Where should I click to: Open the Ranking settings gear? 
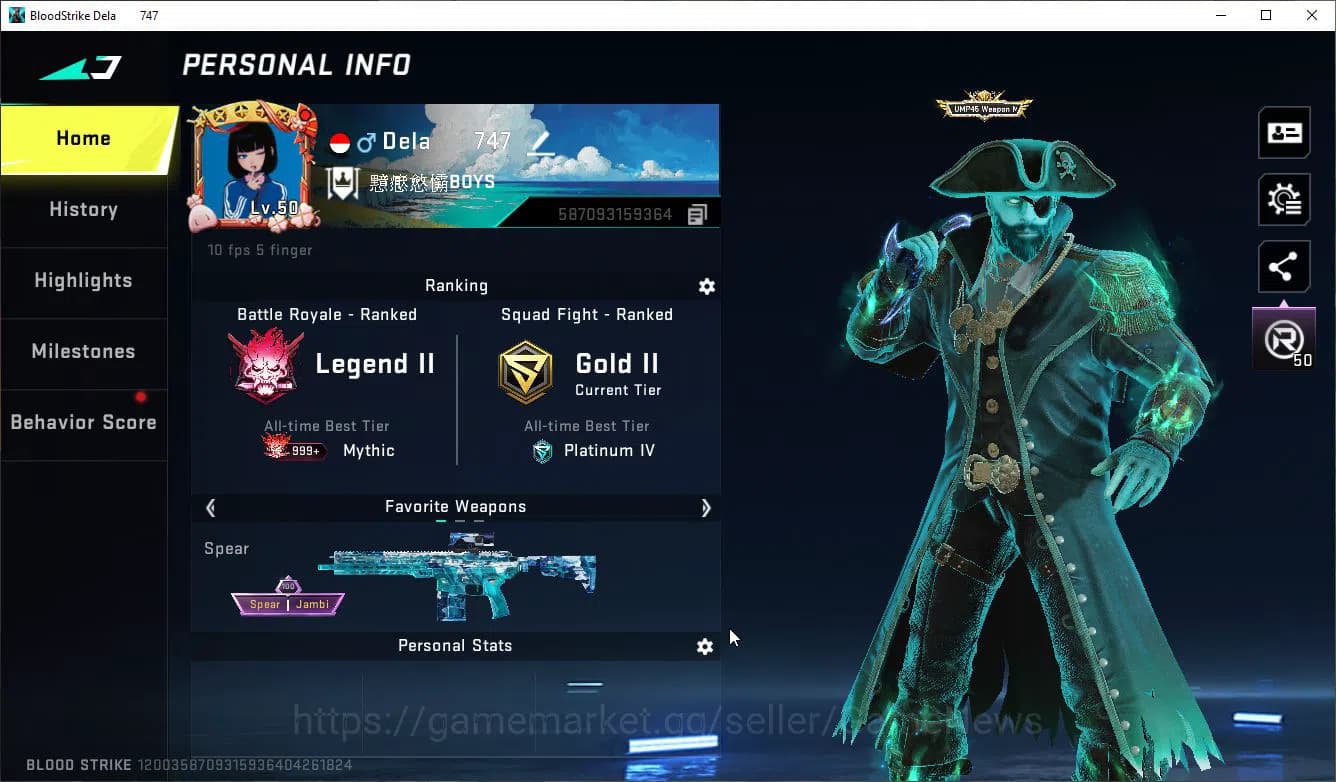pyautogui.click(x=707, y=286)
